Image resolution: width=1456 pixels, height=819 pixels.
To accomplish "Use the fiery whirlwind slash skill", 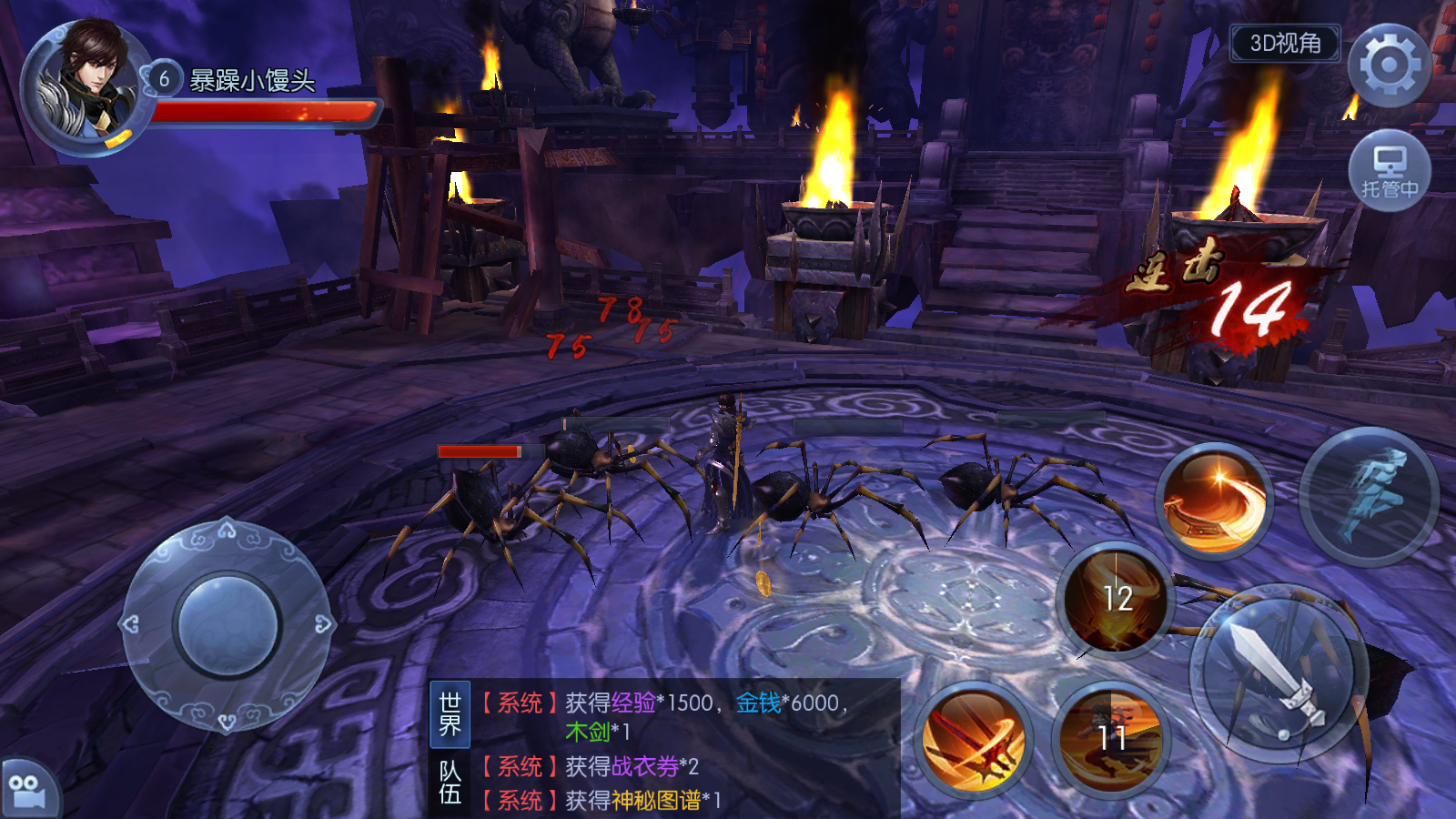I will point(1214,501).
